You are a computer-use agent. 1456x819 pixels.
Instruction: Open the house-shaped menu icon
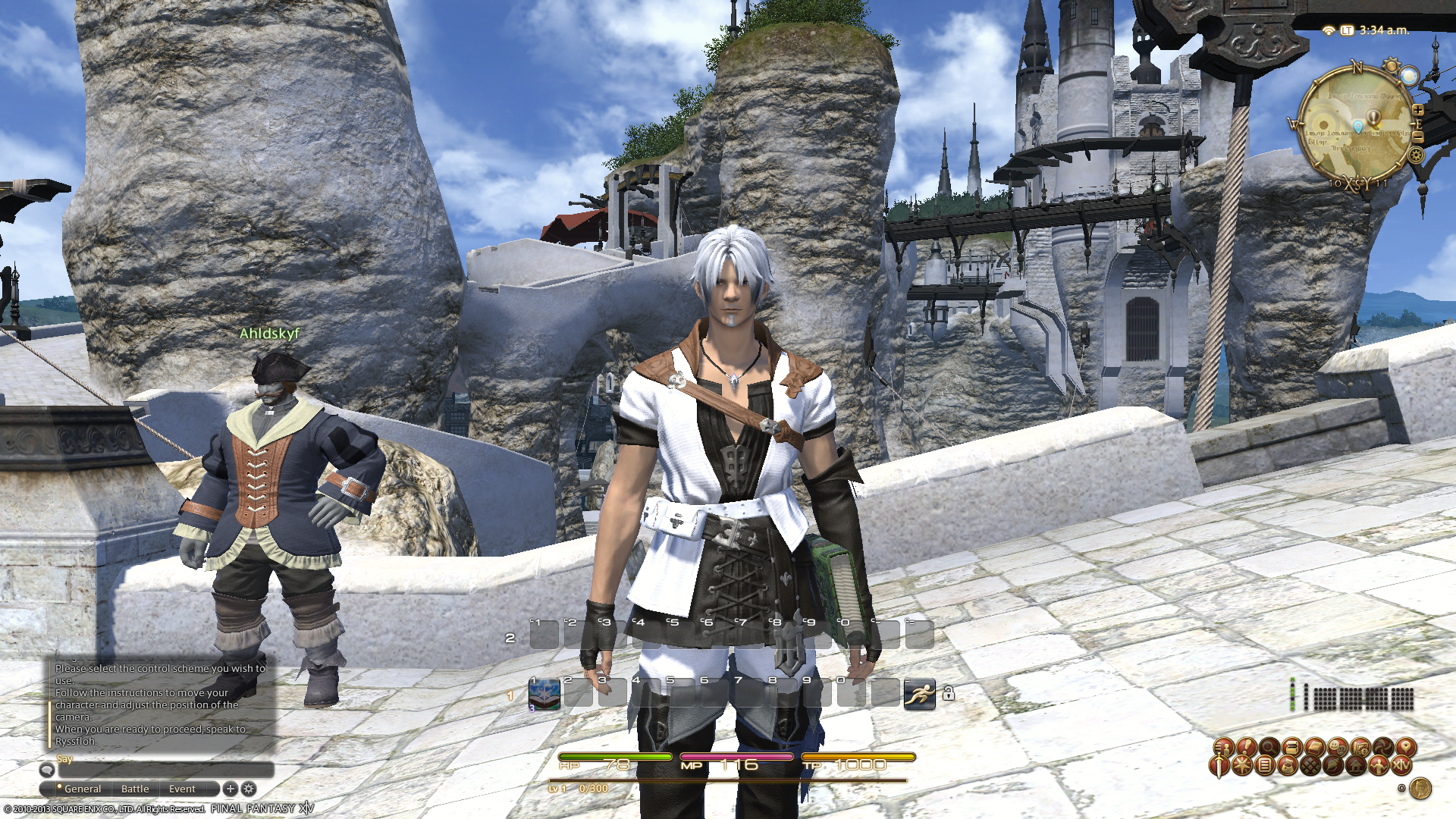[1355, 766]
